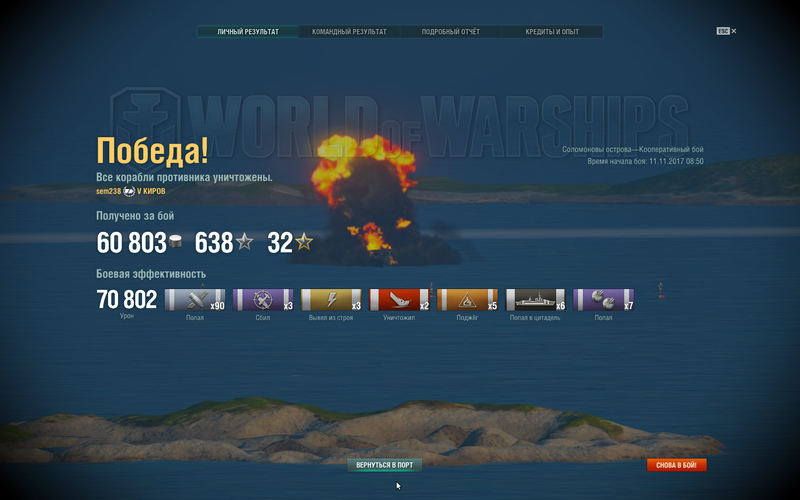The image size is (800, 500).
Task: Select the Кредиты и опыт tab
Action: click(552, 32)
